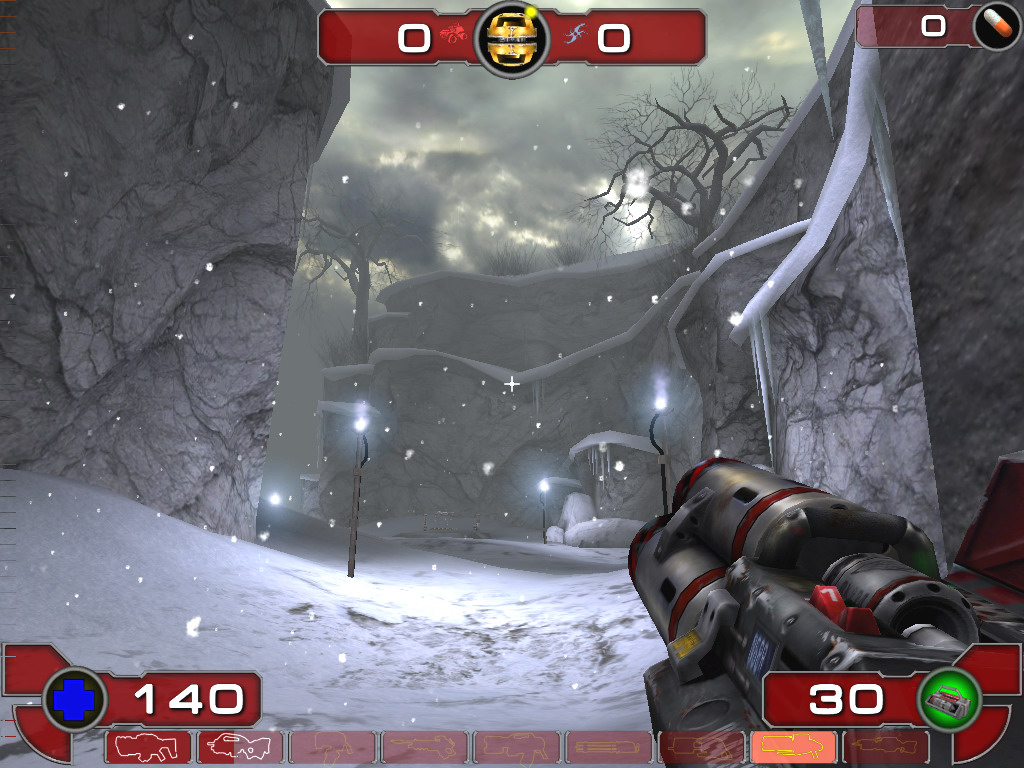Switch to the shield gun weapon slot

click(148, 746)
